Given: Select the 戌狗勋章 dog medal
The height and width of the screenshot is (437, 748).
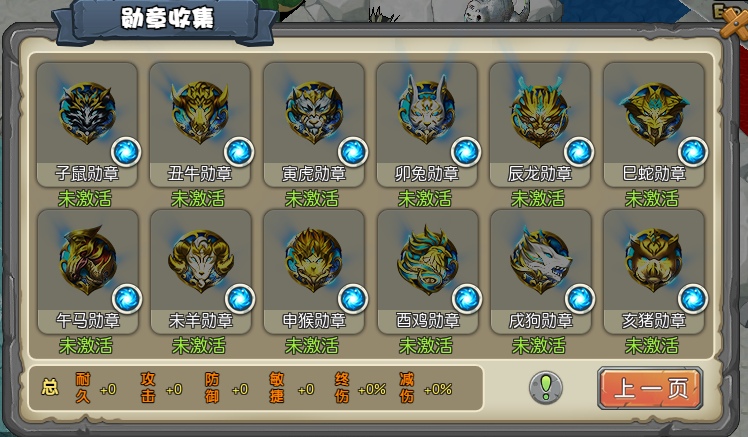Looking at the screenshot, I should tap(539, 260).
